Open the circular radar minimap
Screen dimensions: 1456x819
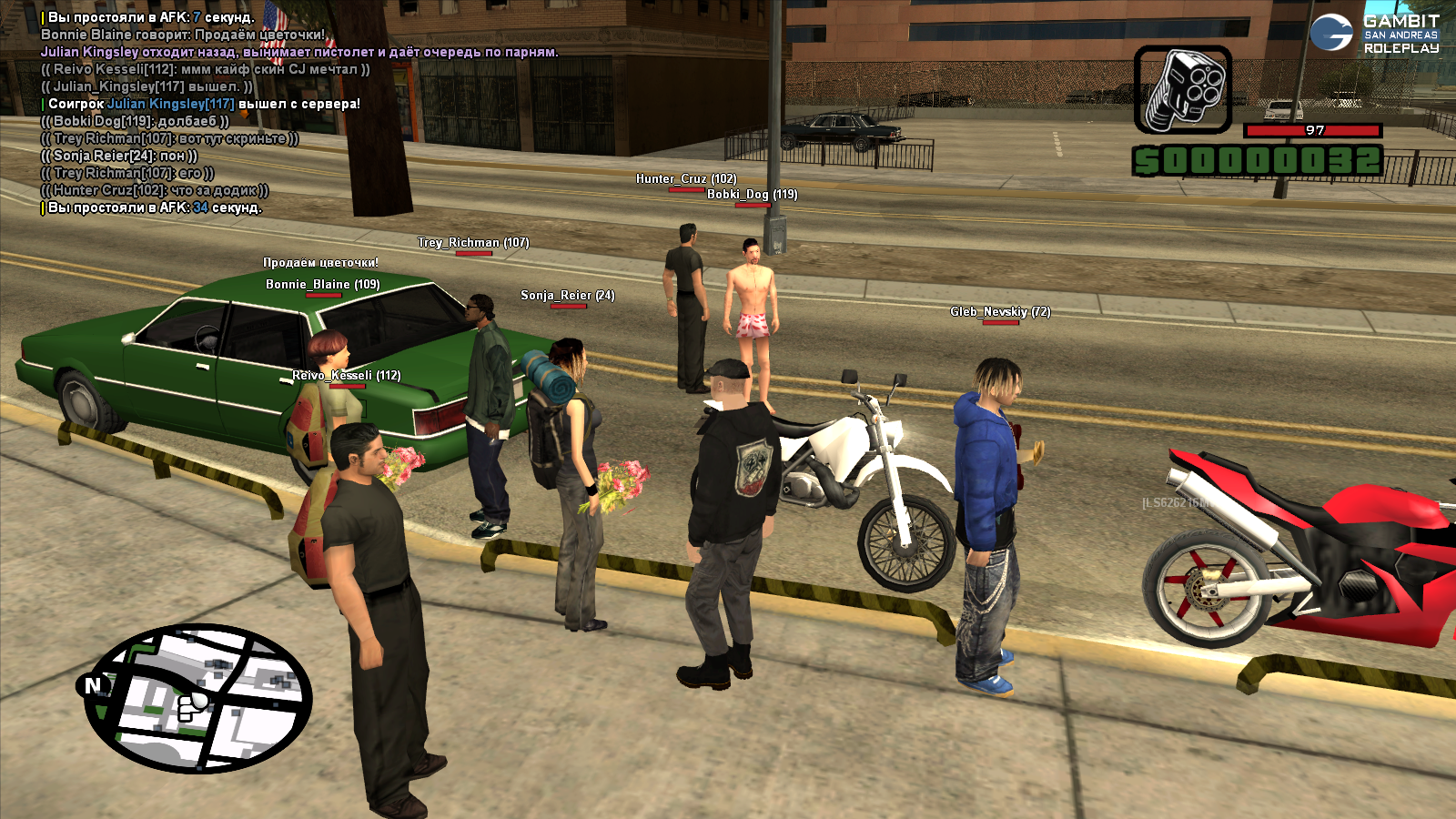pos(200,698)
